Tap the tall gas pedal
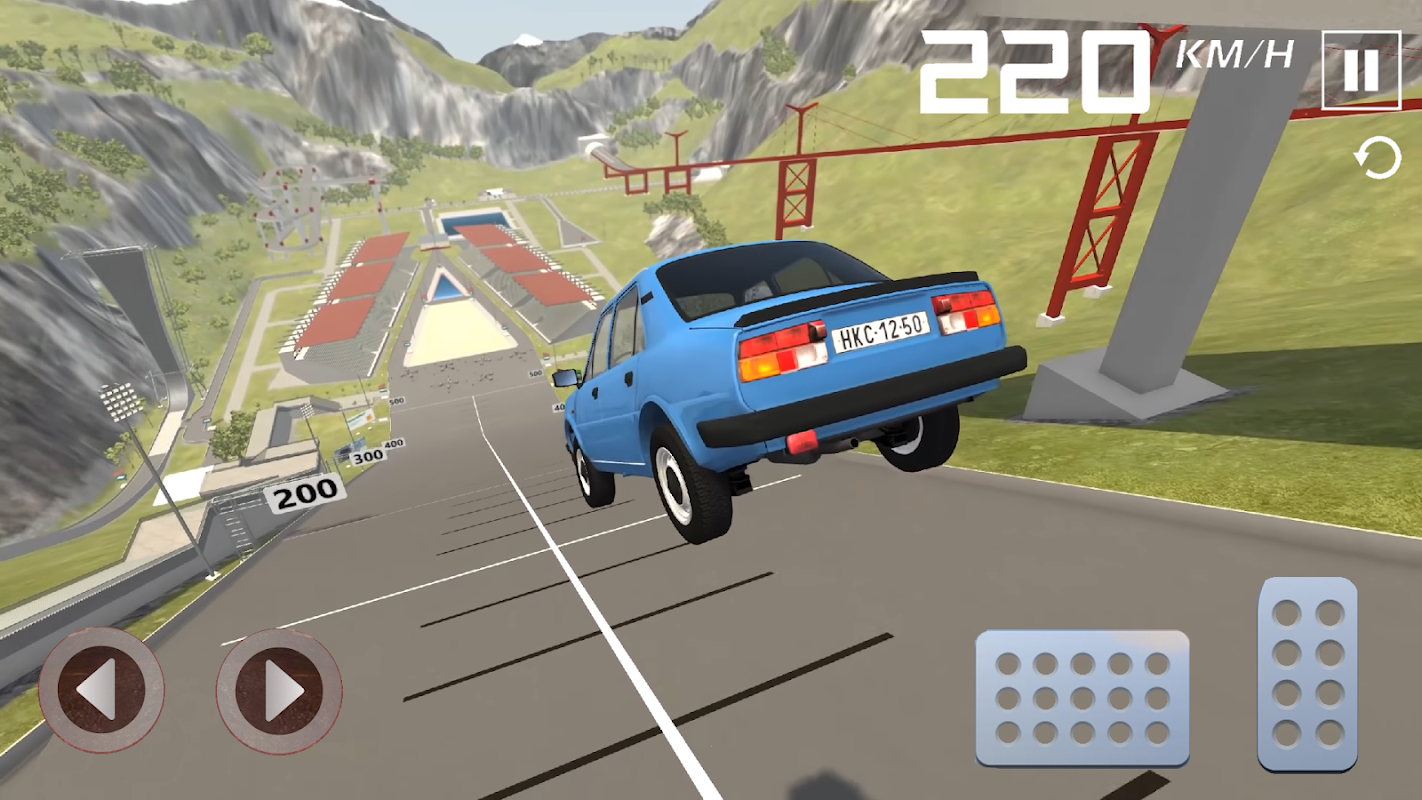The width and height of the screenshot is (1422, 800). (x=1308, y=674)
